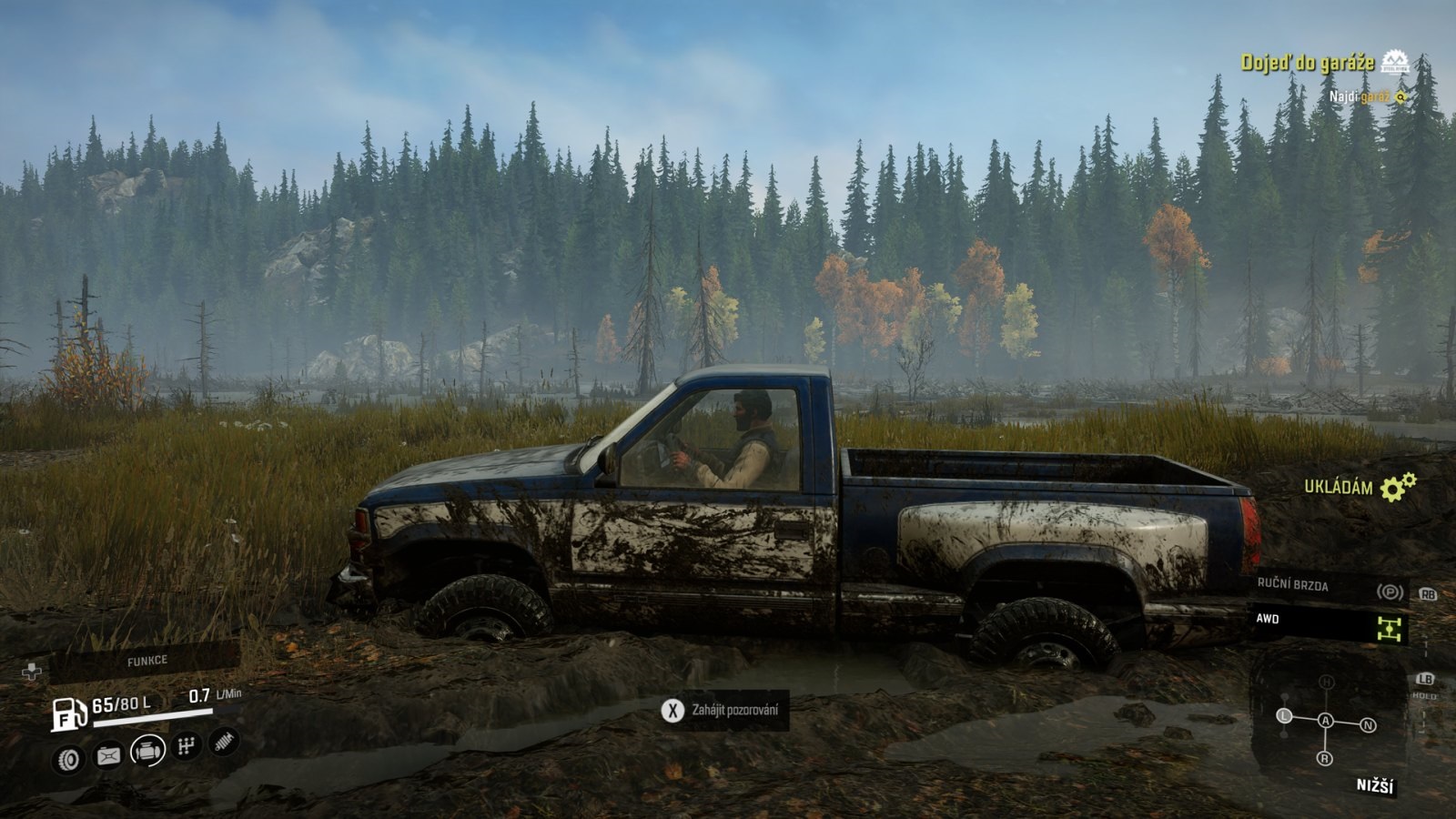The height and width of the screenshot is (819, 1456).
Task: Shift to the A automatic gear
Action: pos(1326,721)
